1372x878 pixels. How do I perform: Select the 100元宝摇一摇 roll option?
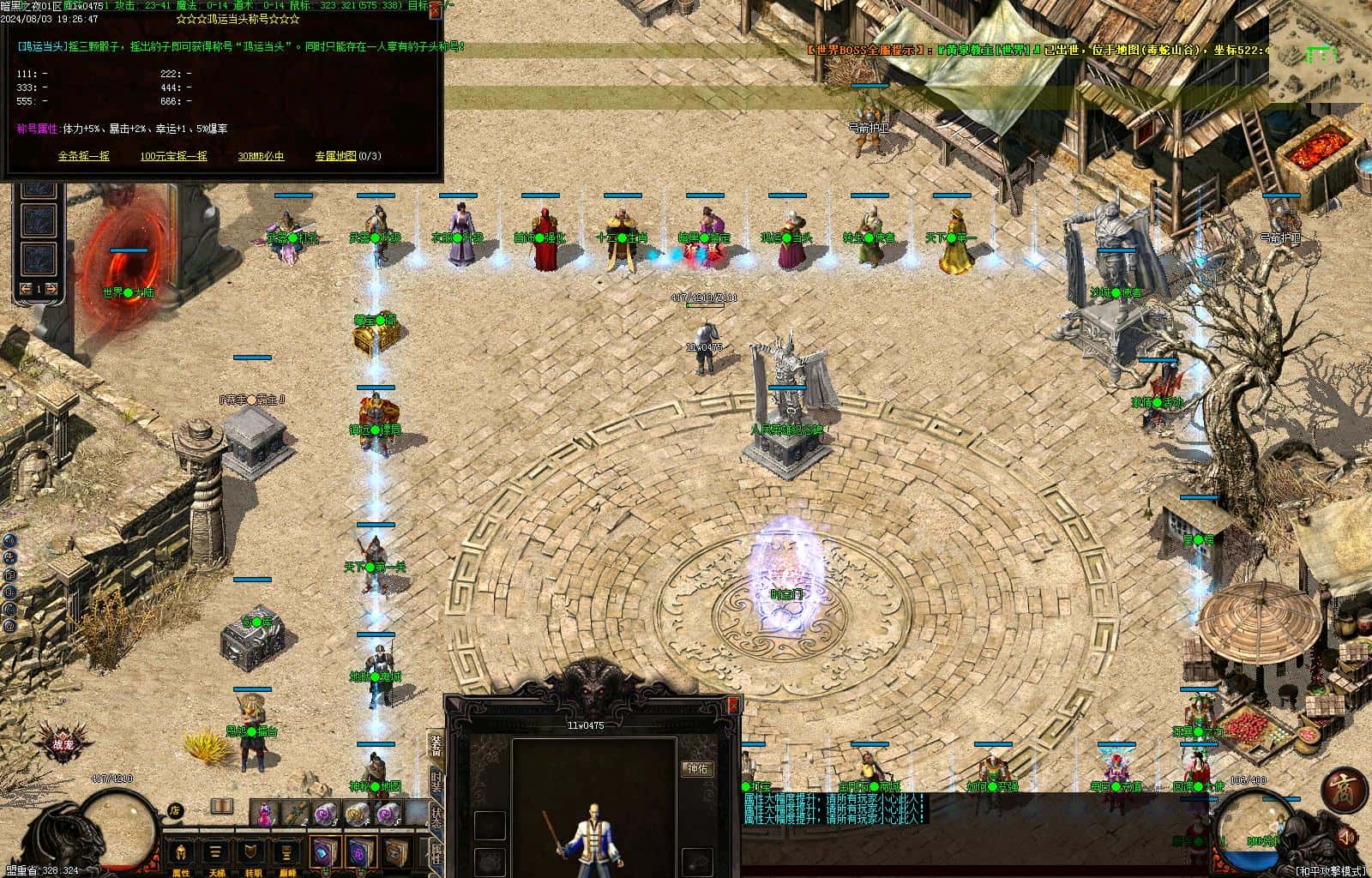(x=173, y=156)
